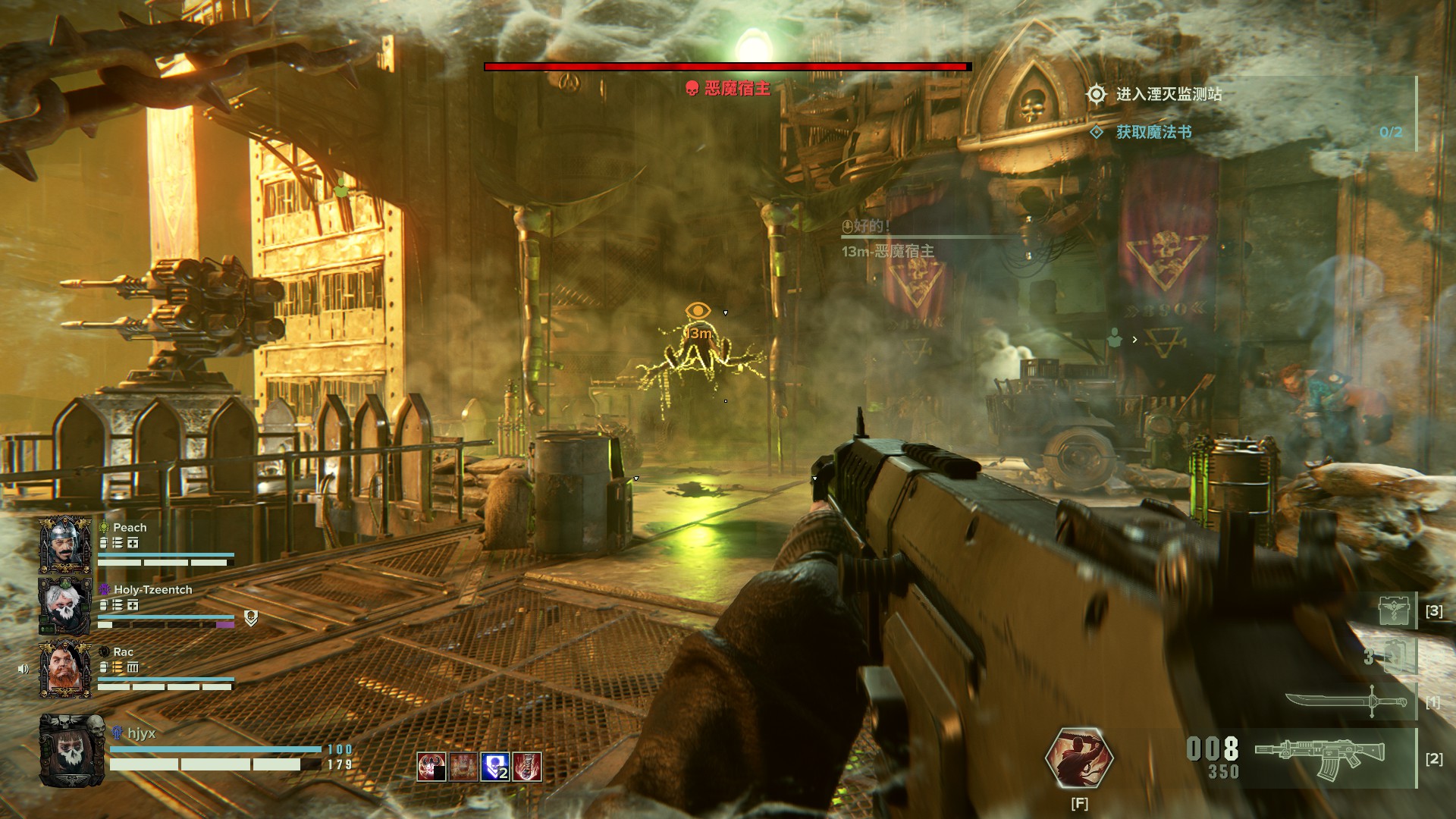1456x819 pixels.
Task: Select Rac's teammate portrait
Action: pyautogui.click(x=65, y=668)
